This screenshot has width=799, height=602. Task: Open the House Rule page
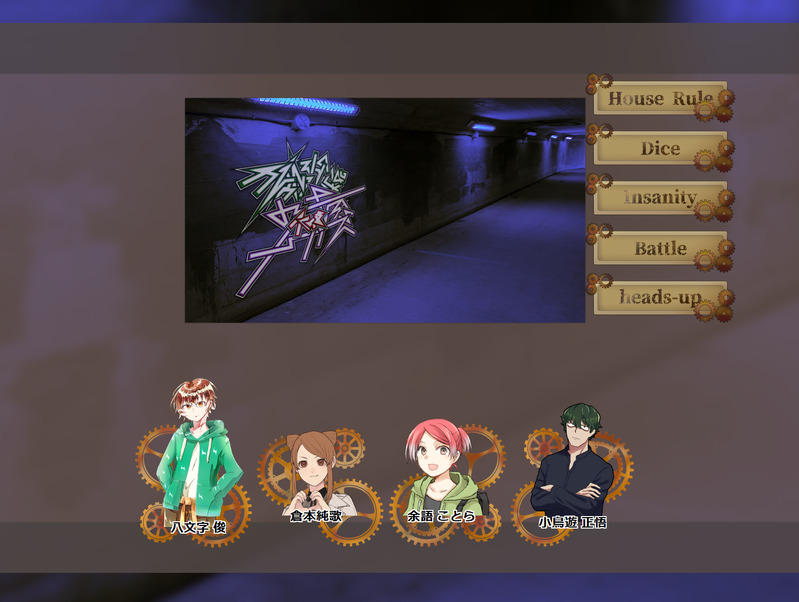660,98
